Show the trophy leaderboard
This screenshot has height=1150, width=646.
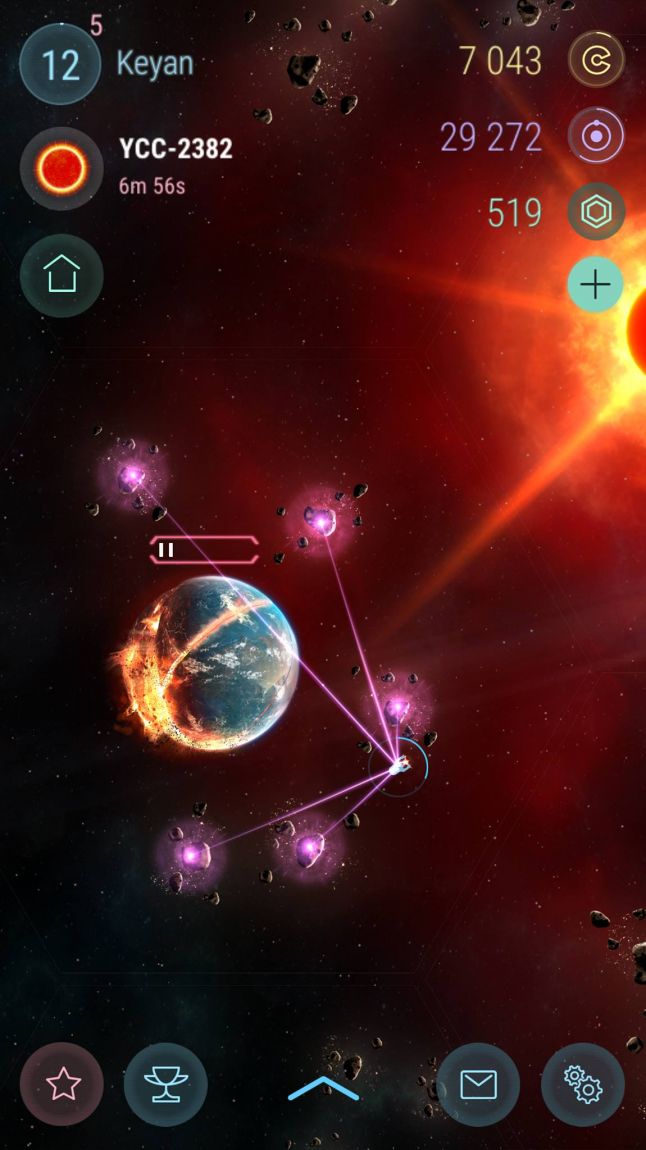coord(166,1085)
